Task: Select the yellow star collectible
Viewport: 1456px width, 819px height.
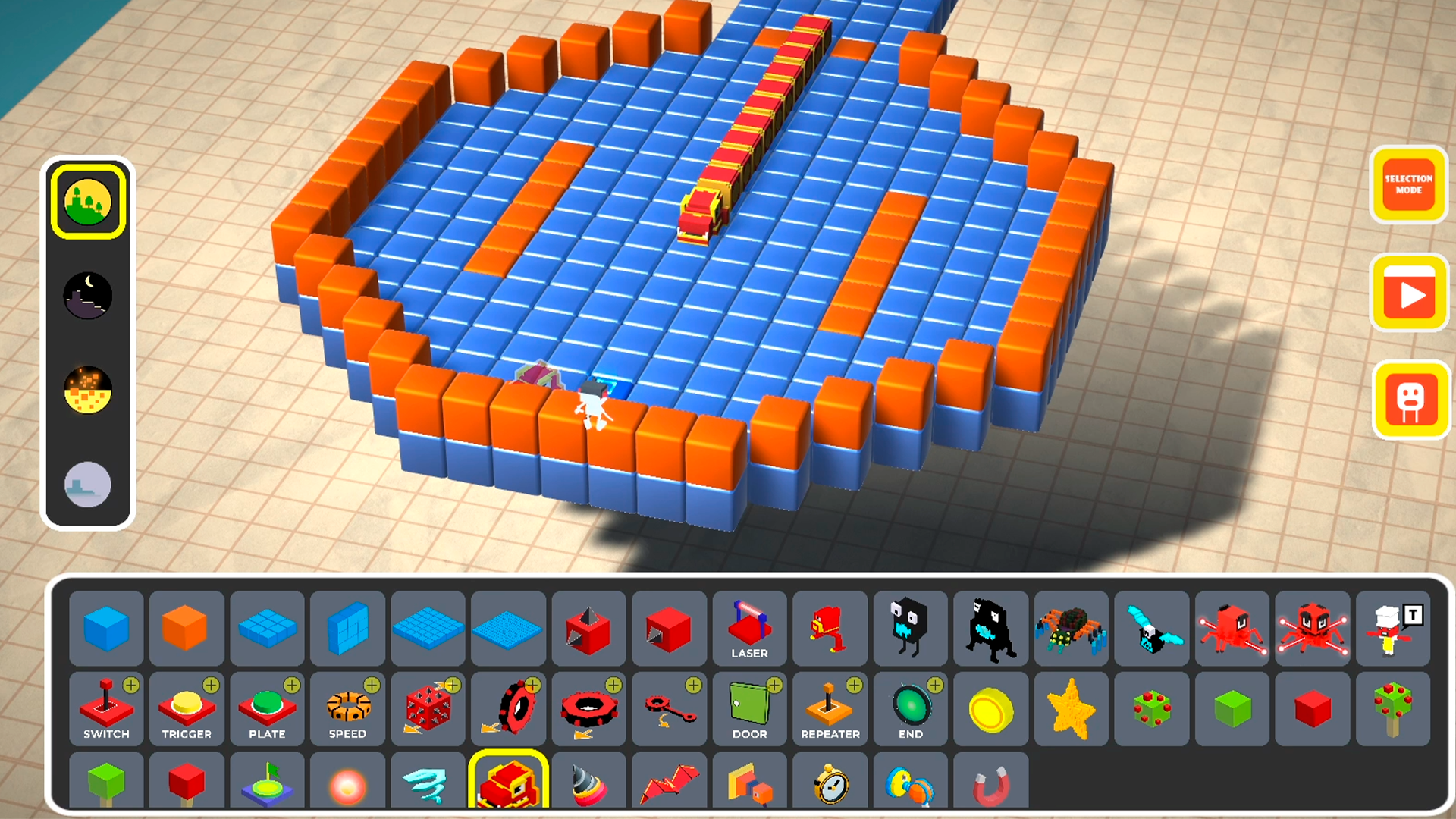Action: (x=1071, y=709)
